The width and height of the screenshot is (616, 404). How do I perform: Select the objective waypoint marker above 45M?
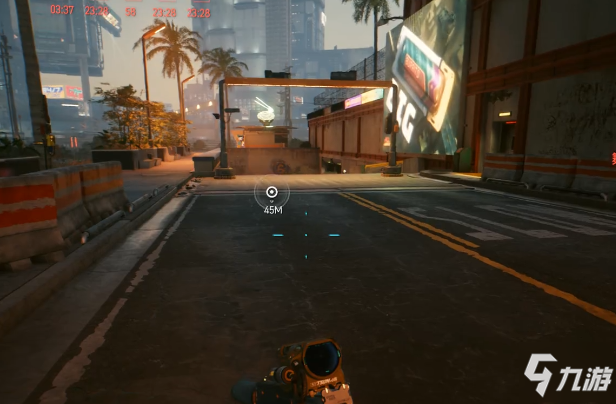pyautogui.click(x=271, y=192)
